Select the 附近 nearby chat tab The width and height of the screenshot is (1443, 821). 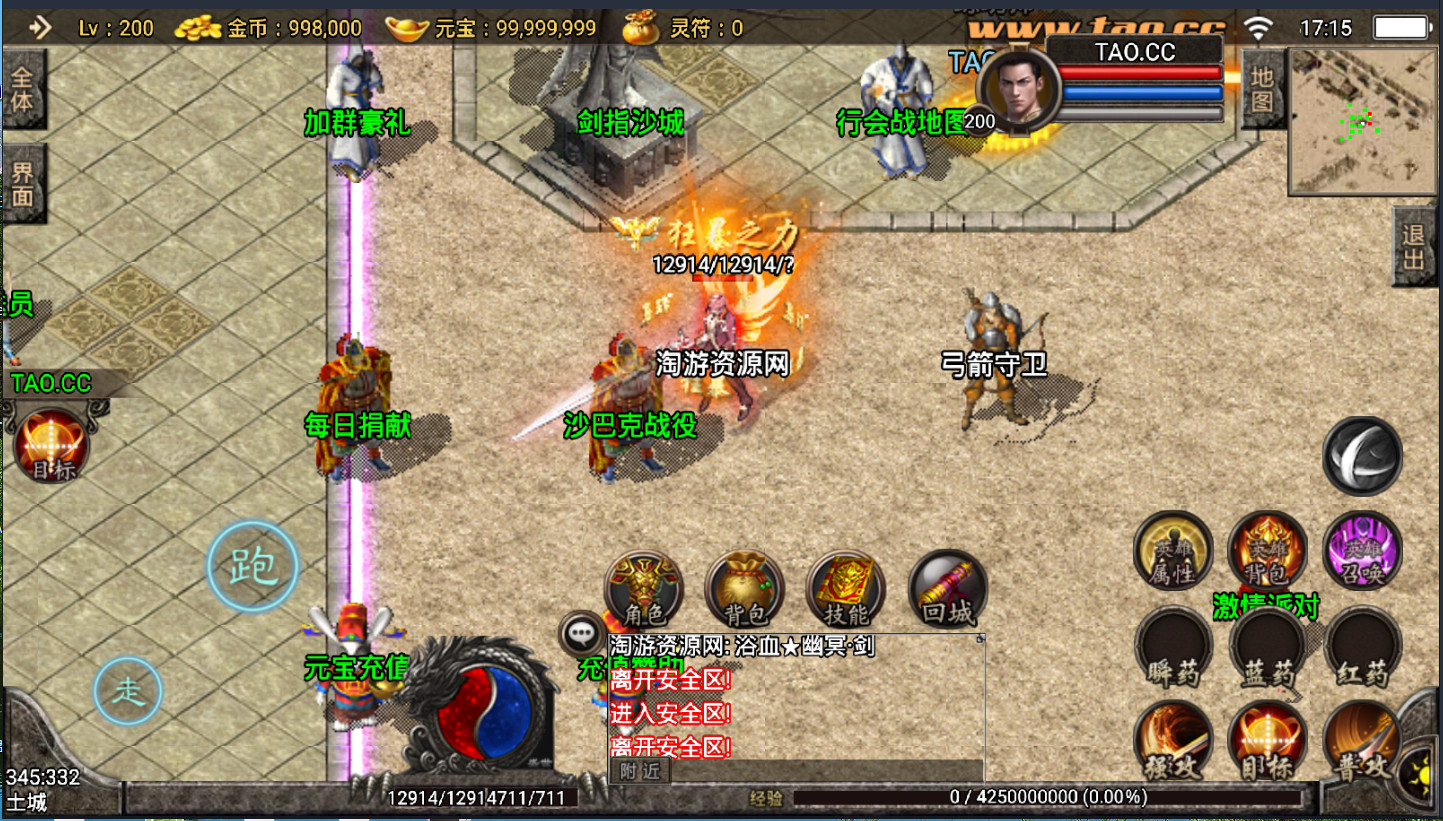640,770
